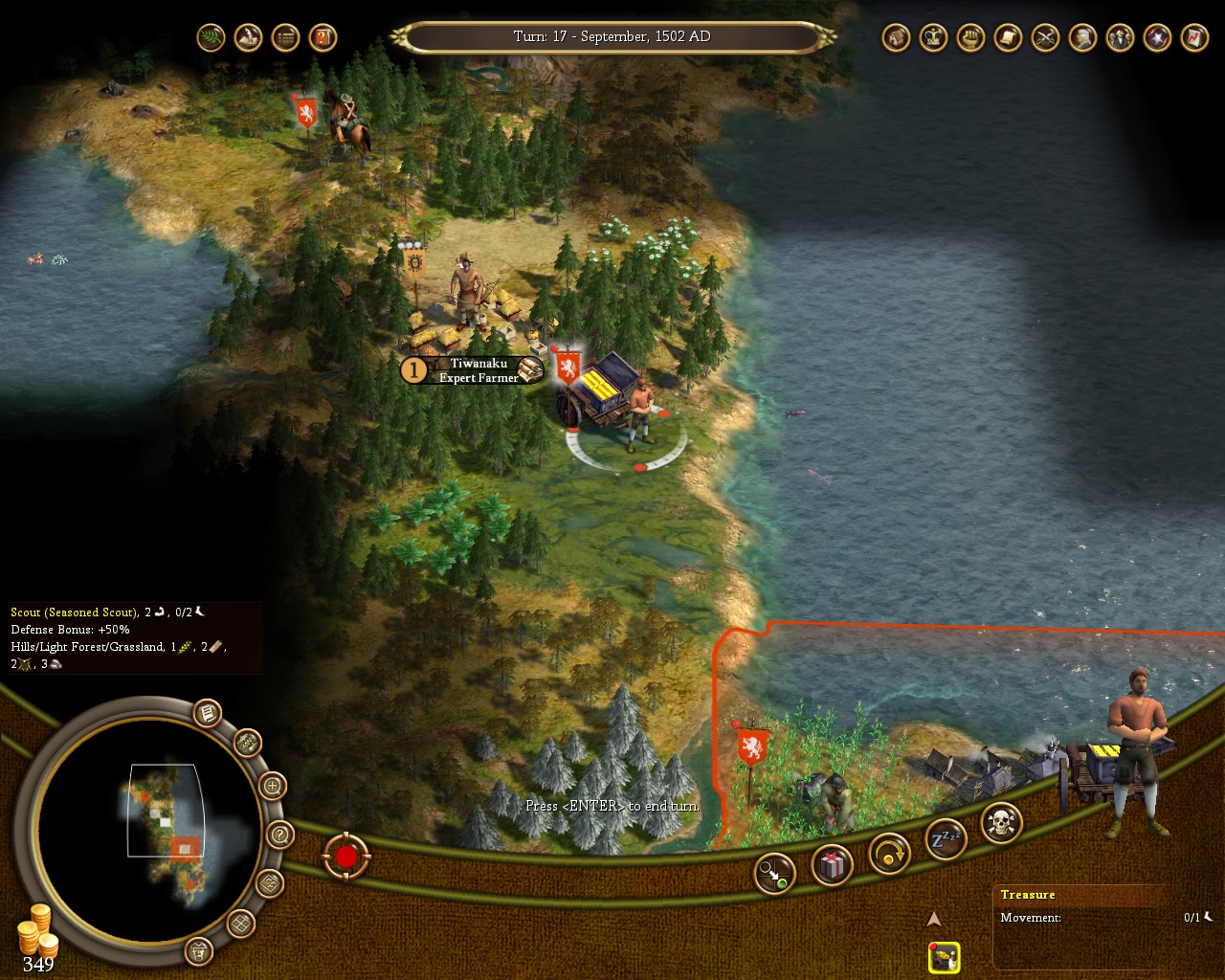View the Founding Fathers portrait icon
Viewport: 1225px width, 980px height.
pyautogui.click(x=1080, y=38)
